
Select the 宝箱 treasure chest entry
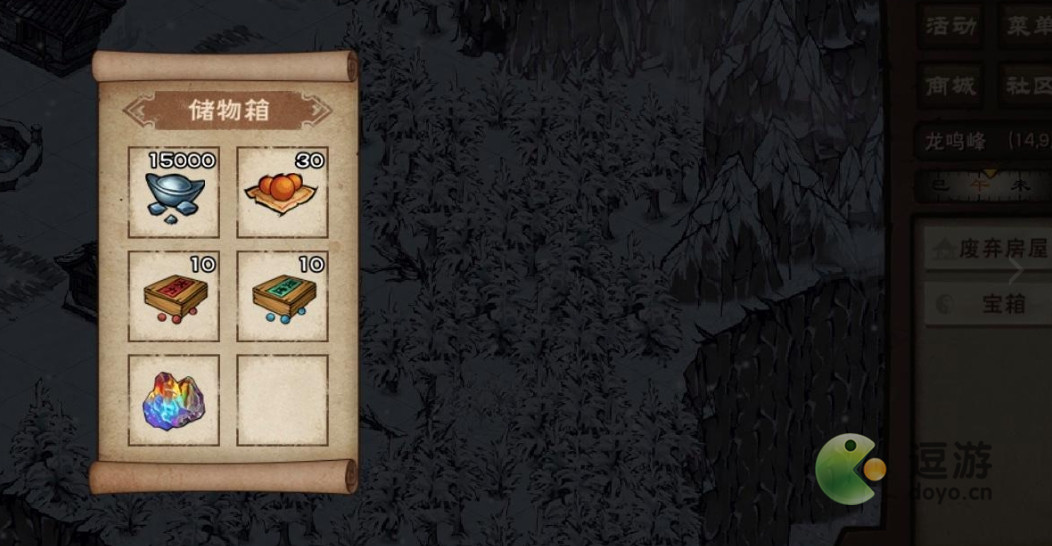(x=985, y=304)
